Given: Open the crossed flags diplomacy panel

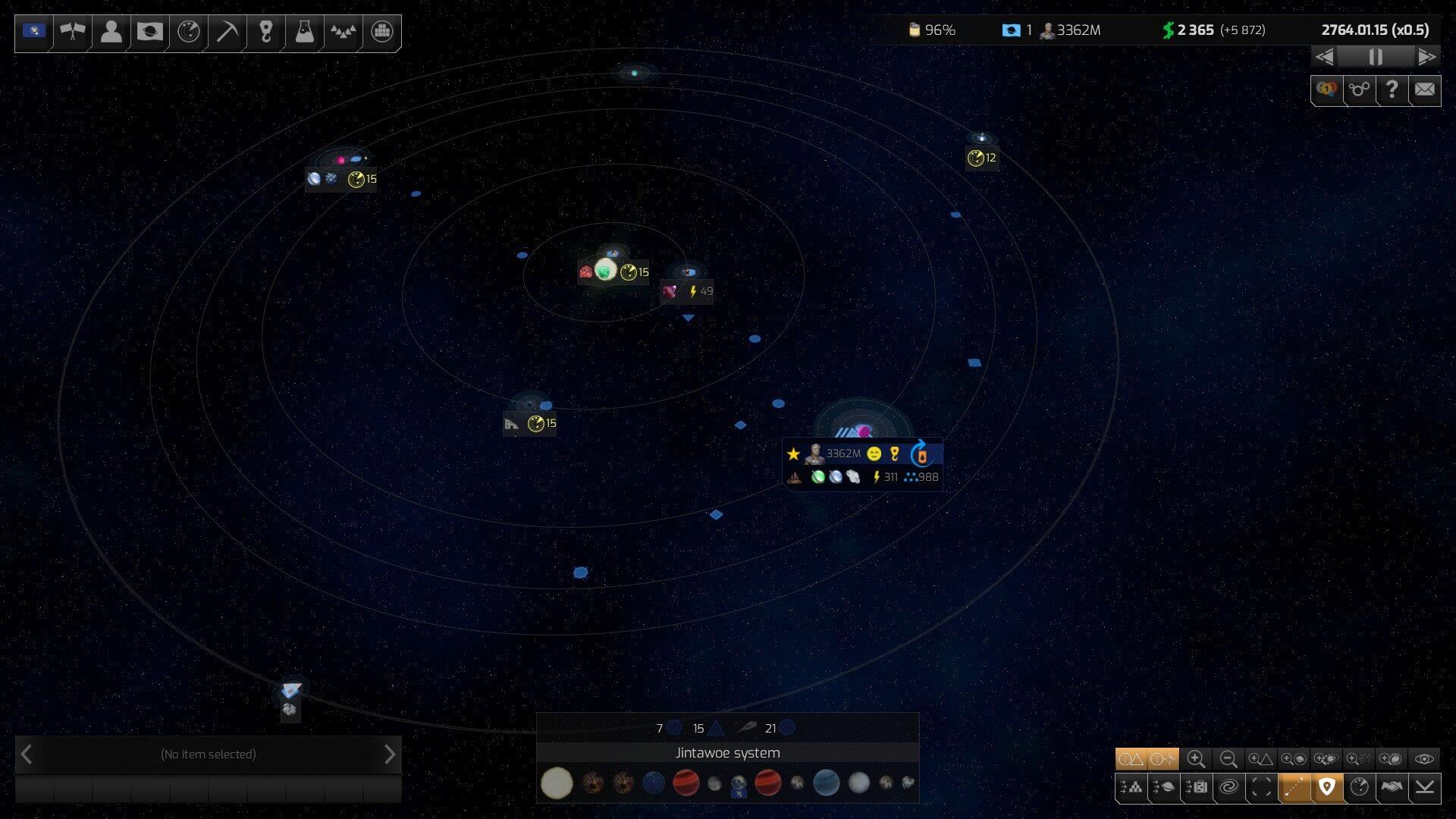Looking at the screenshot, I should click(x=73, y=31).
